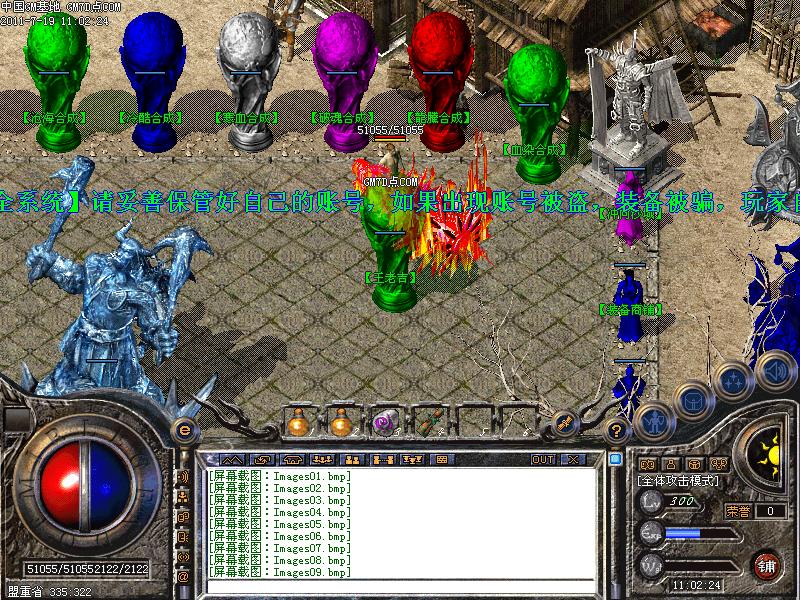Open the skills sparkle round button
This screenshot has width=800, height=600.
tap(733, 380)
